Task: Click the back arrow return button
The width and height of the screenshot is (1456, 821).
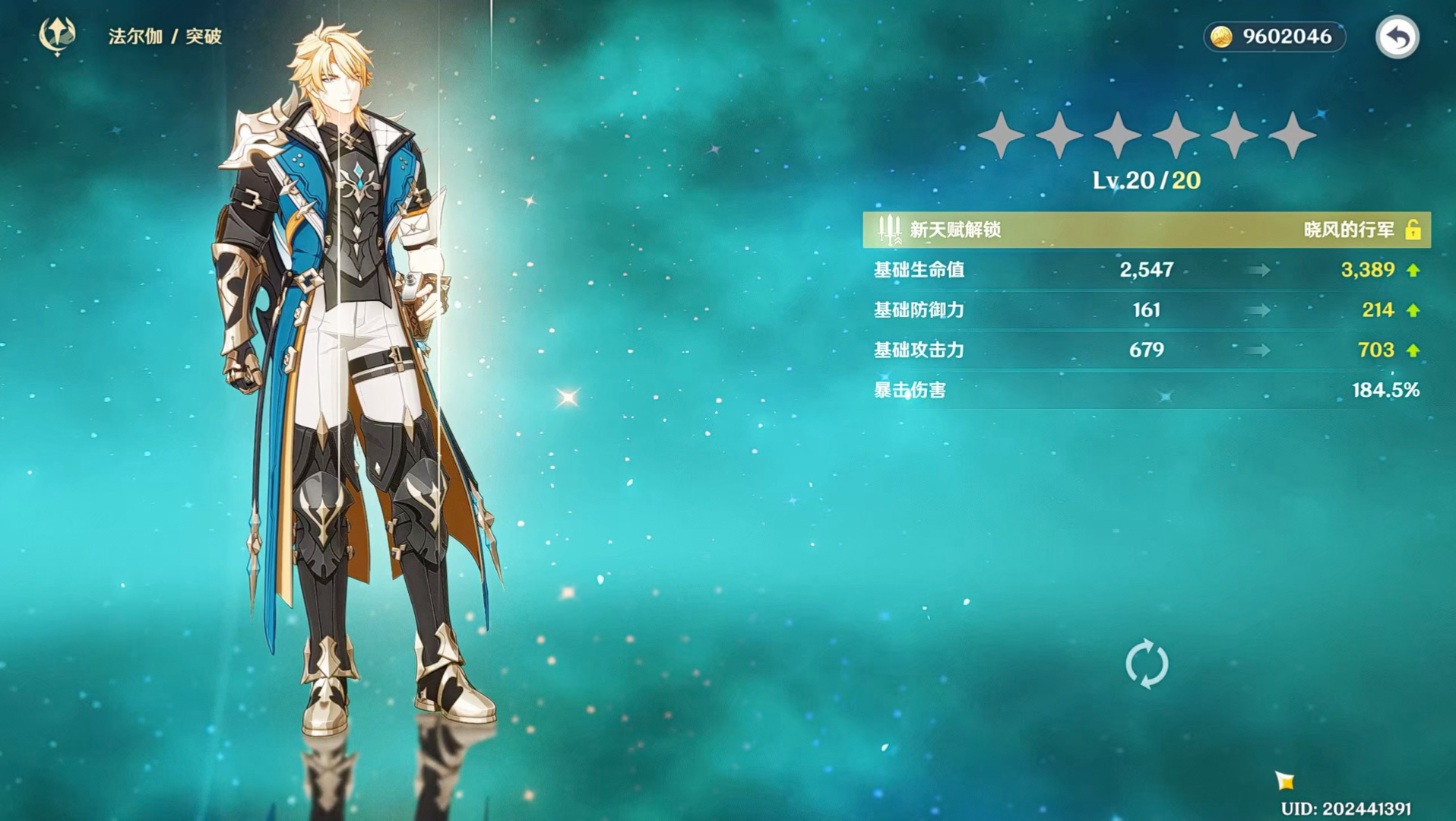Action: coord(1397,36)
